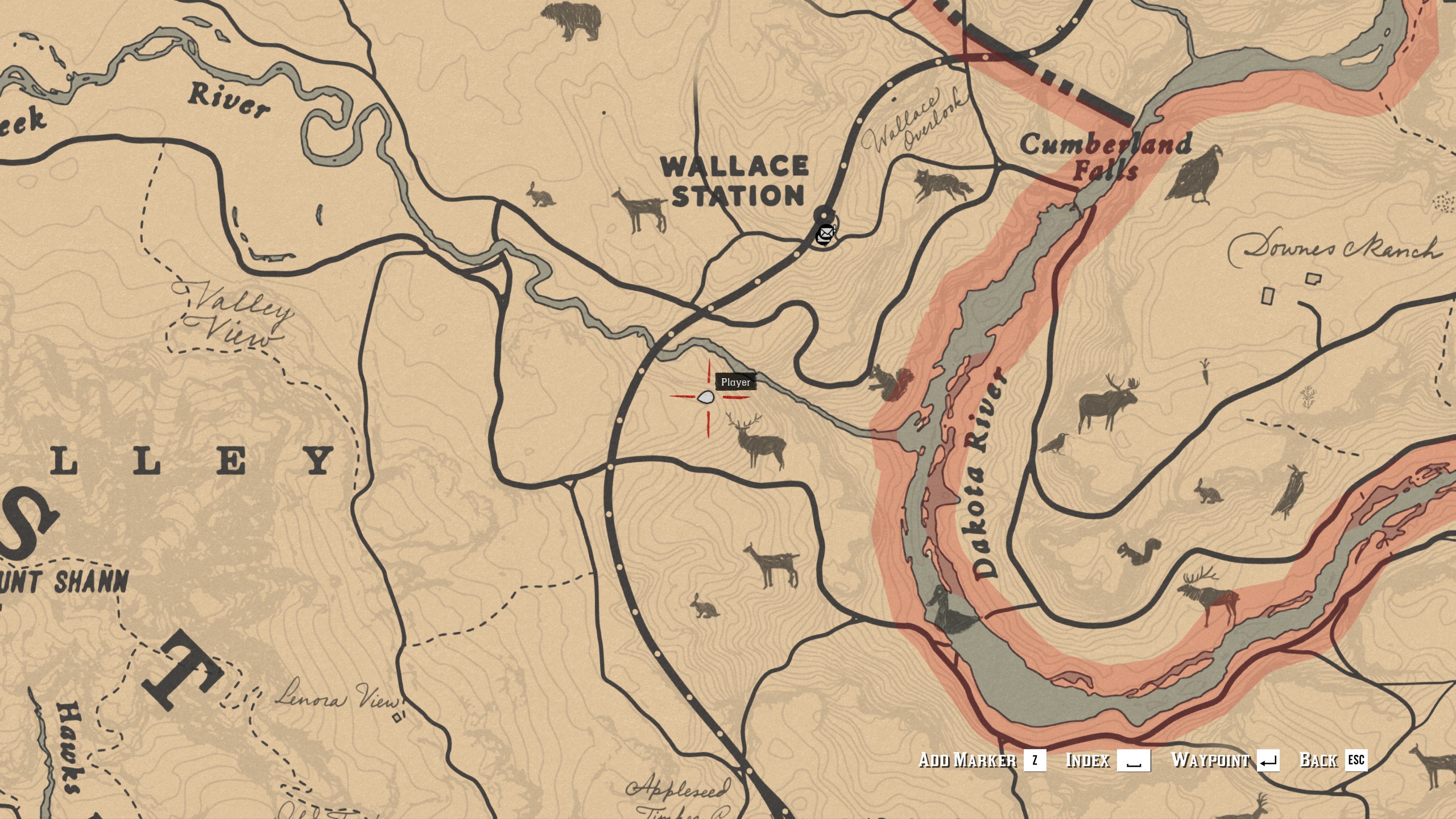This screenshot has width=1456, height=819.
Task: Open the Index from the bottom bar
Action: 1089,759
